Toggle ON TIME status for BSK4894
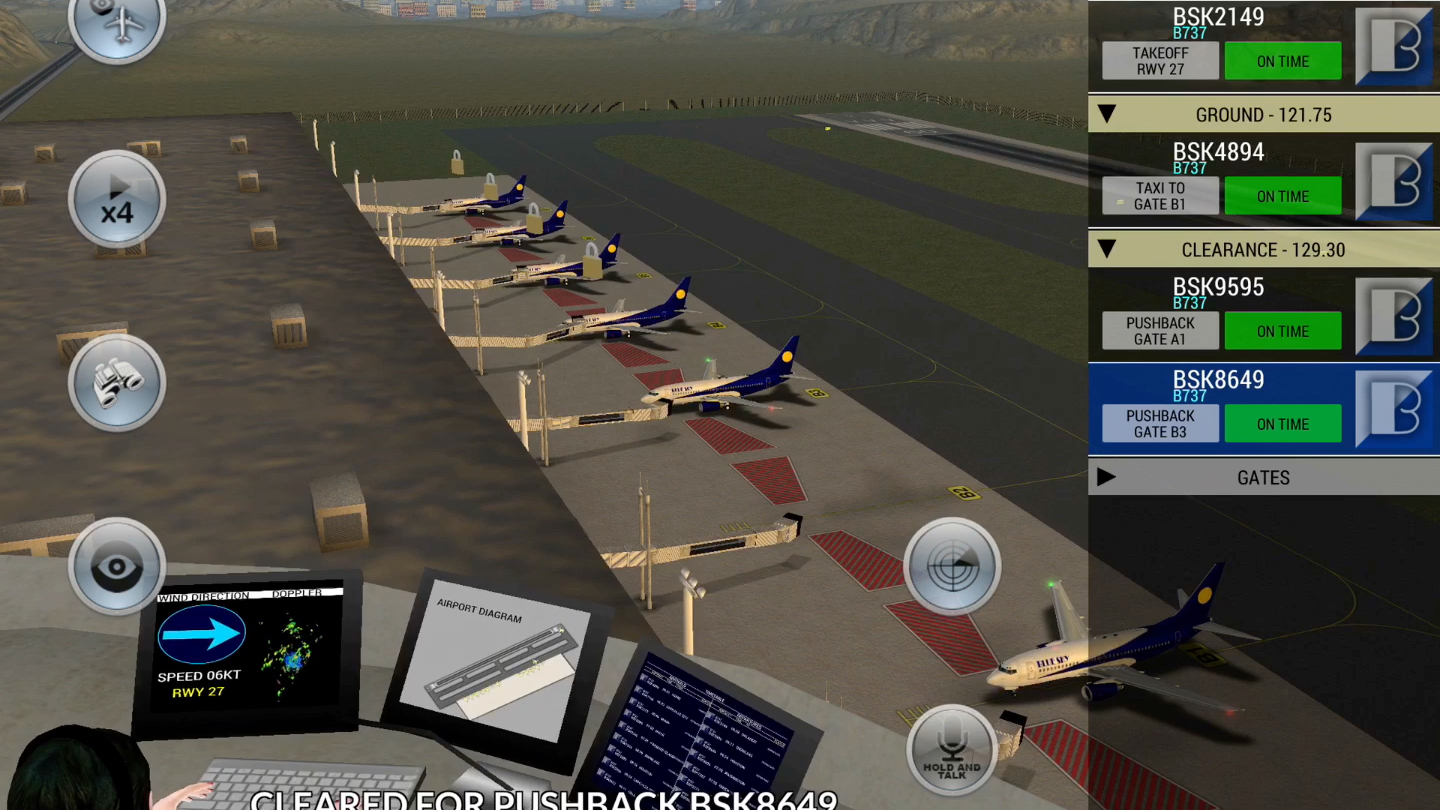 click(x=1283, y=196)
